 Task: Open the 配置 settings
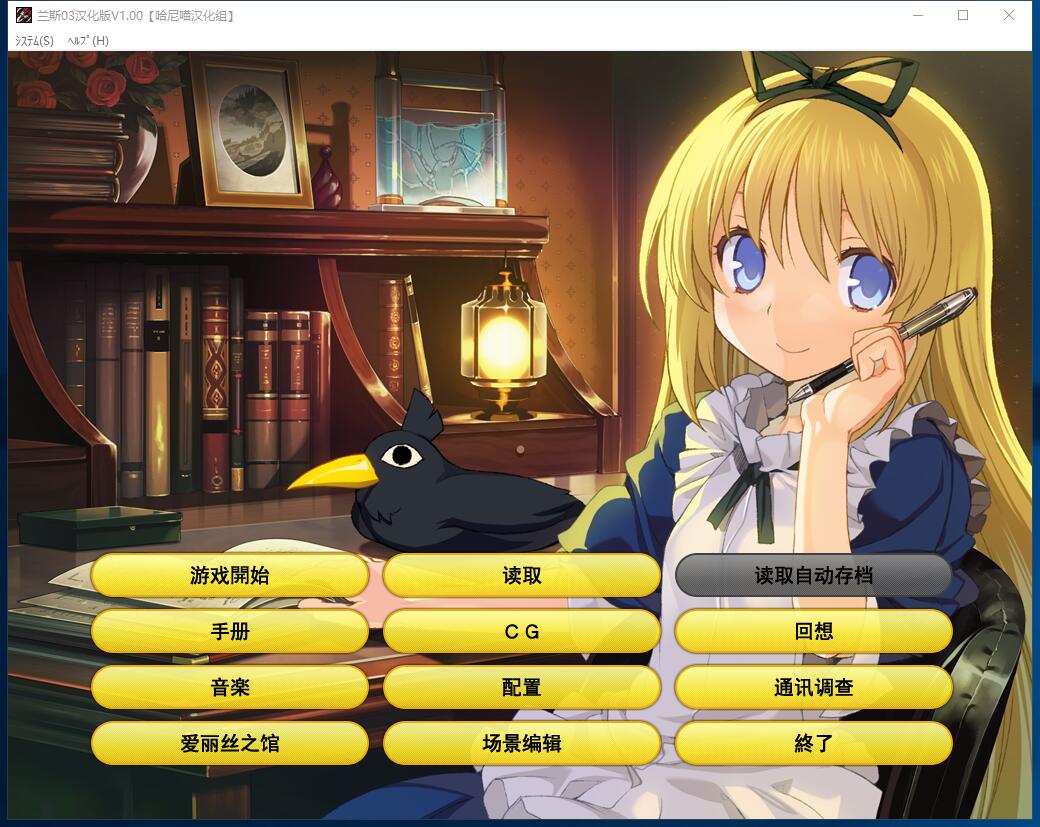coord(521,687)
